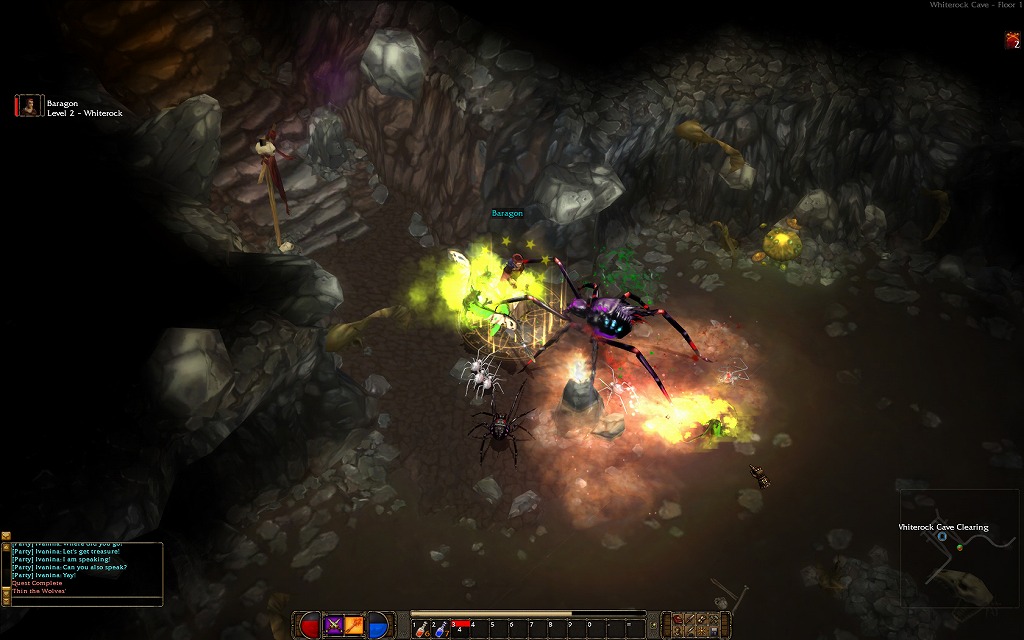This screenshot has width=1024, height=640.
Task: Open the red book menu icon
Action: [x=678, y=621]
